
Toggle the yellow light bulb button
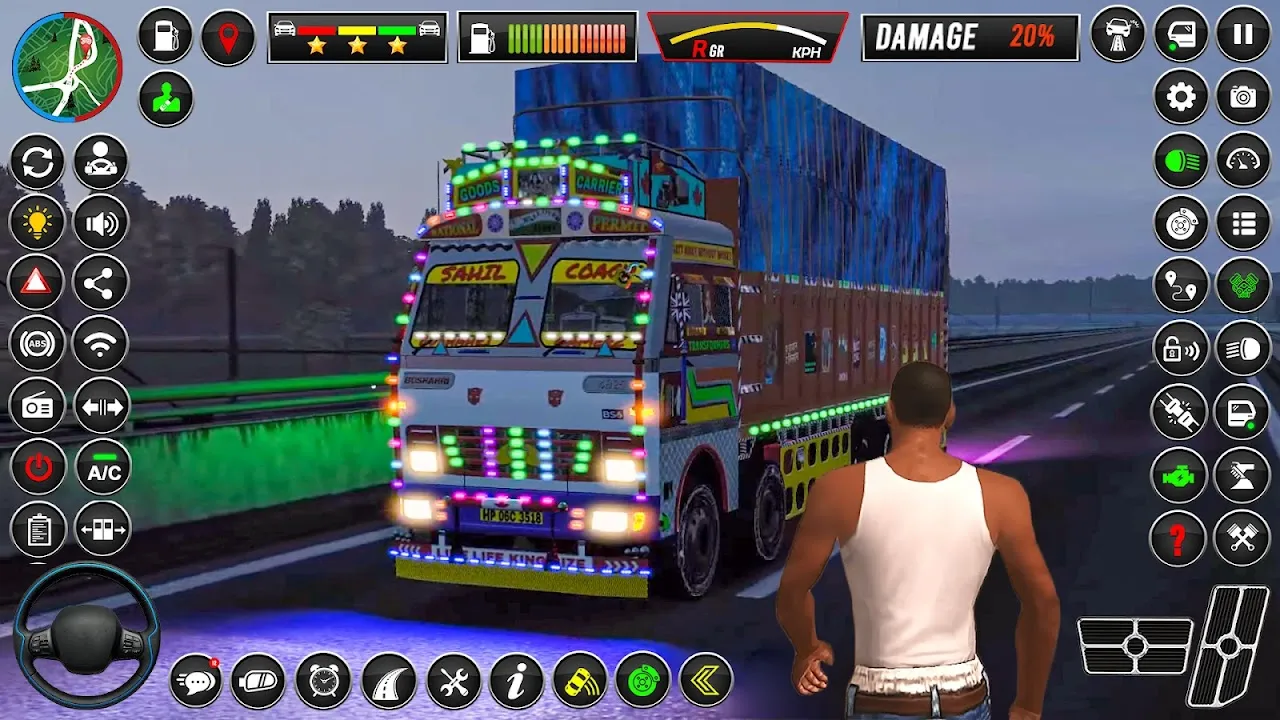(x=37, y=222)
